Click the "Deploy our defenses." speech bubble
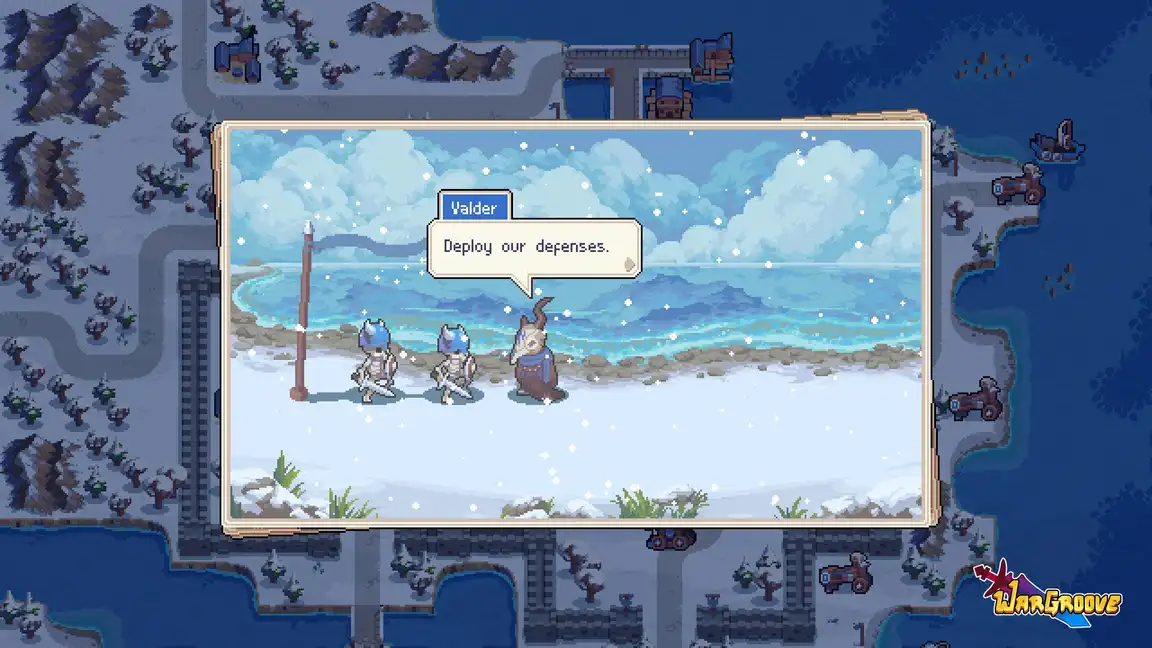 point(528,246)
